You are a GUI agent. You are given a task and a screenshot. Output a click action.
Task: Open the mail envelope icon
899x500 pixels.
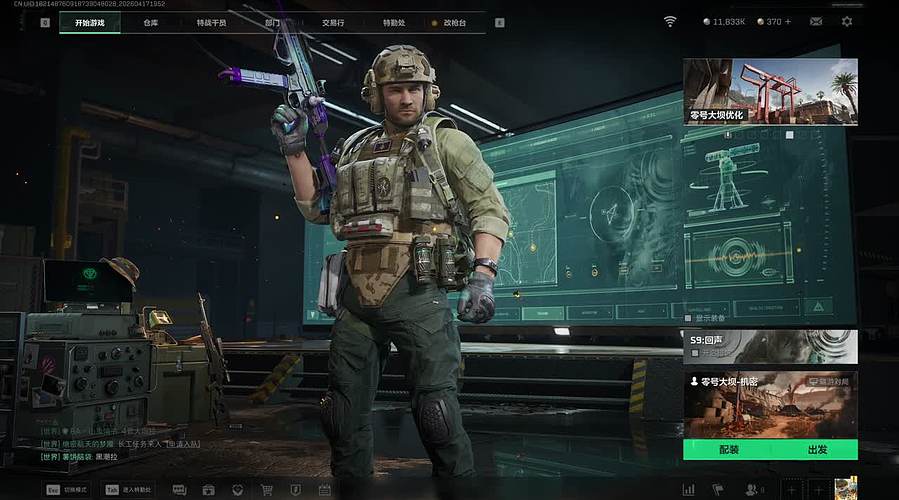(x=816, y=21)
